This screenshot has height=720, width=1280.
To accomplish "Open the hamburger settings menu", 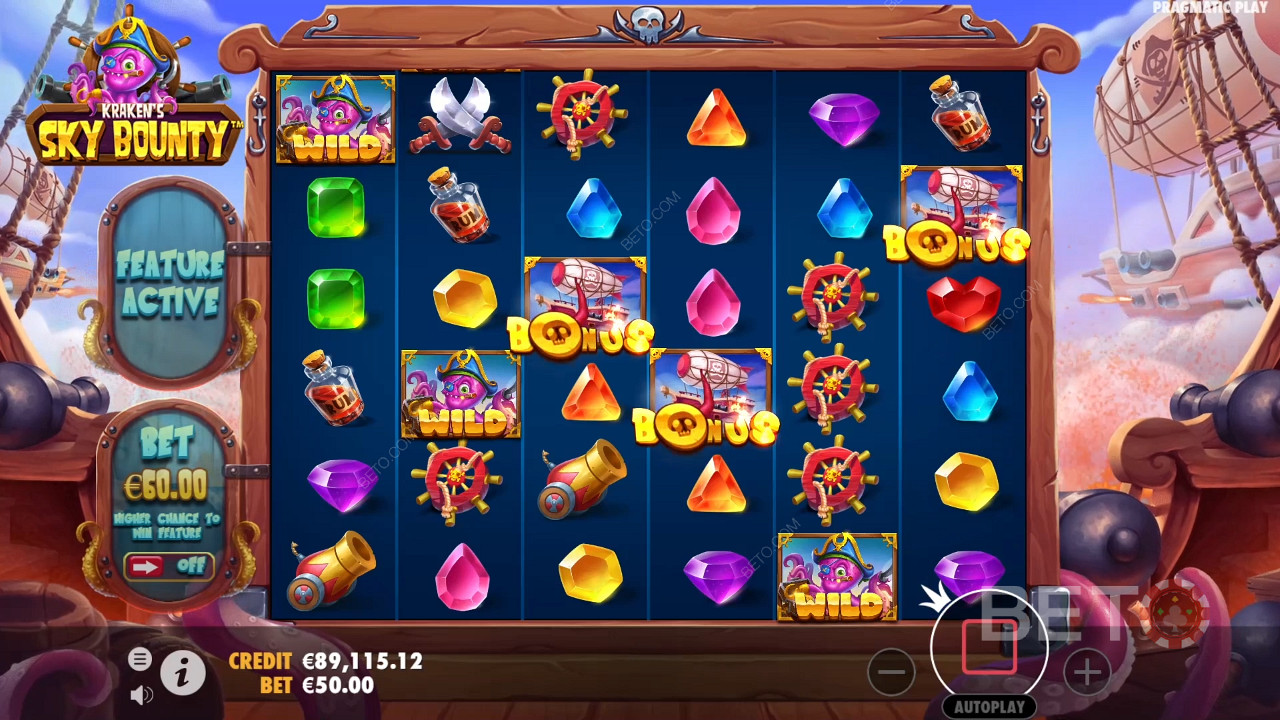I will (x=140, y=658).
